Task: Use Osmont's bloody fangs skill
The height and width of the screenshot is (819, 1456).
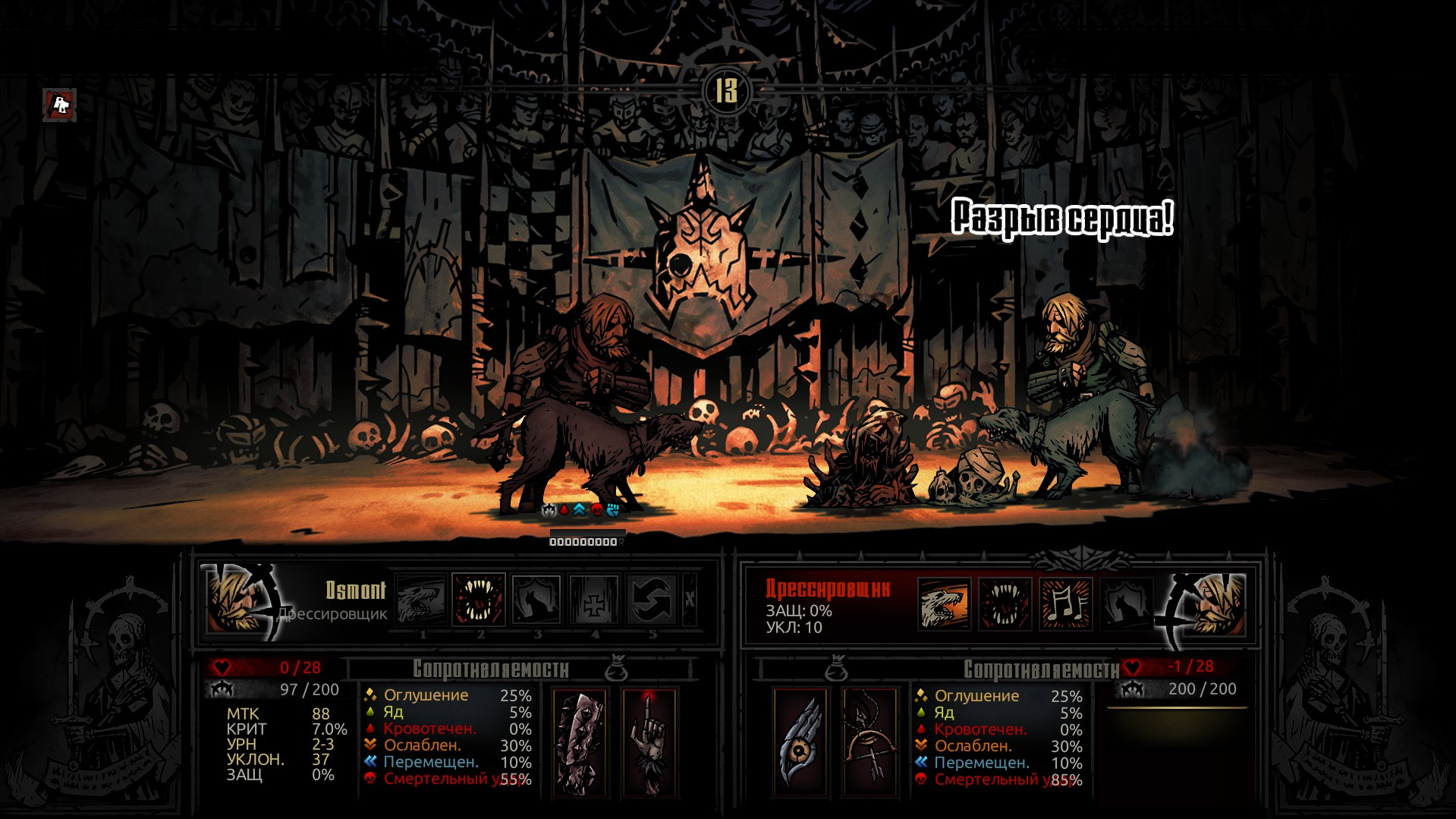Action: point(479,600)
